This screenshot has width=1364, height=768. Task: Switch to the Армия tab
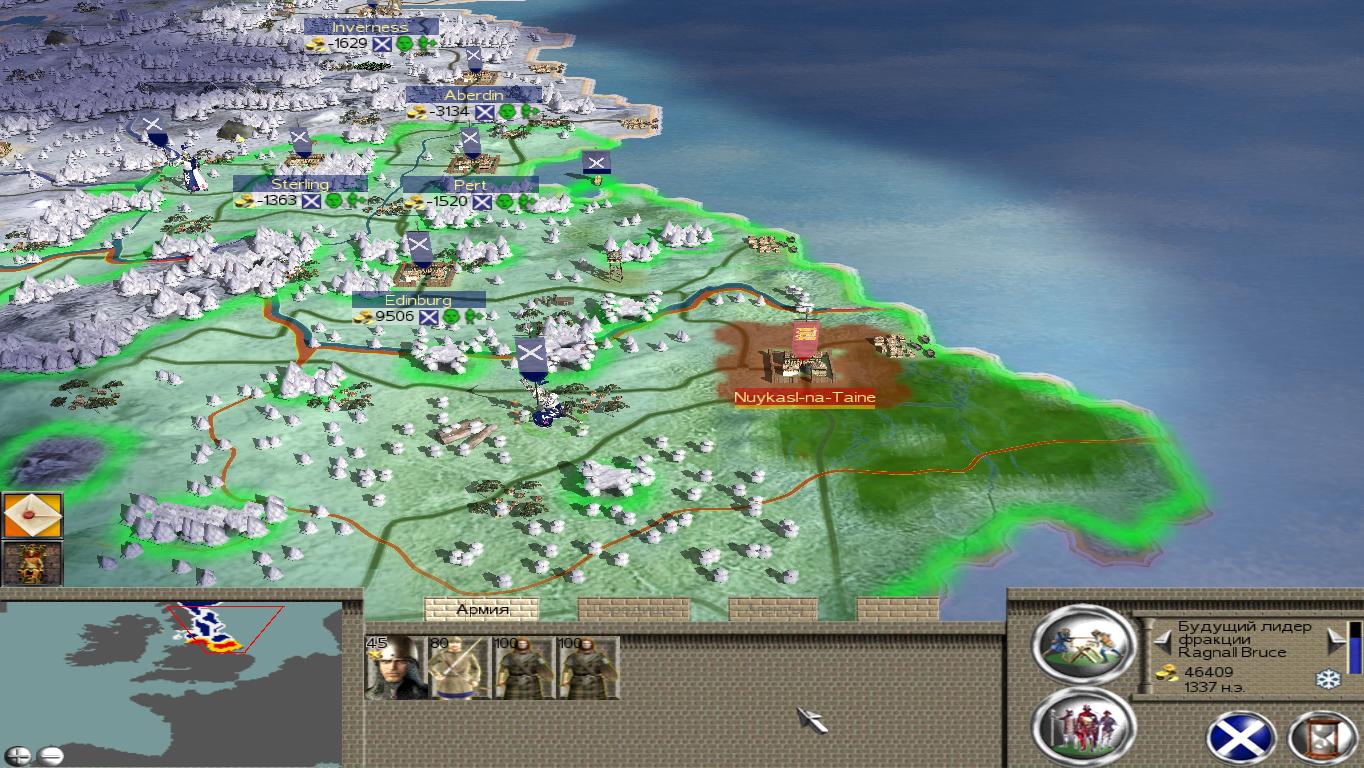click(x=482, y=609)
